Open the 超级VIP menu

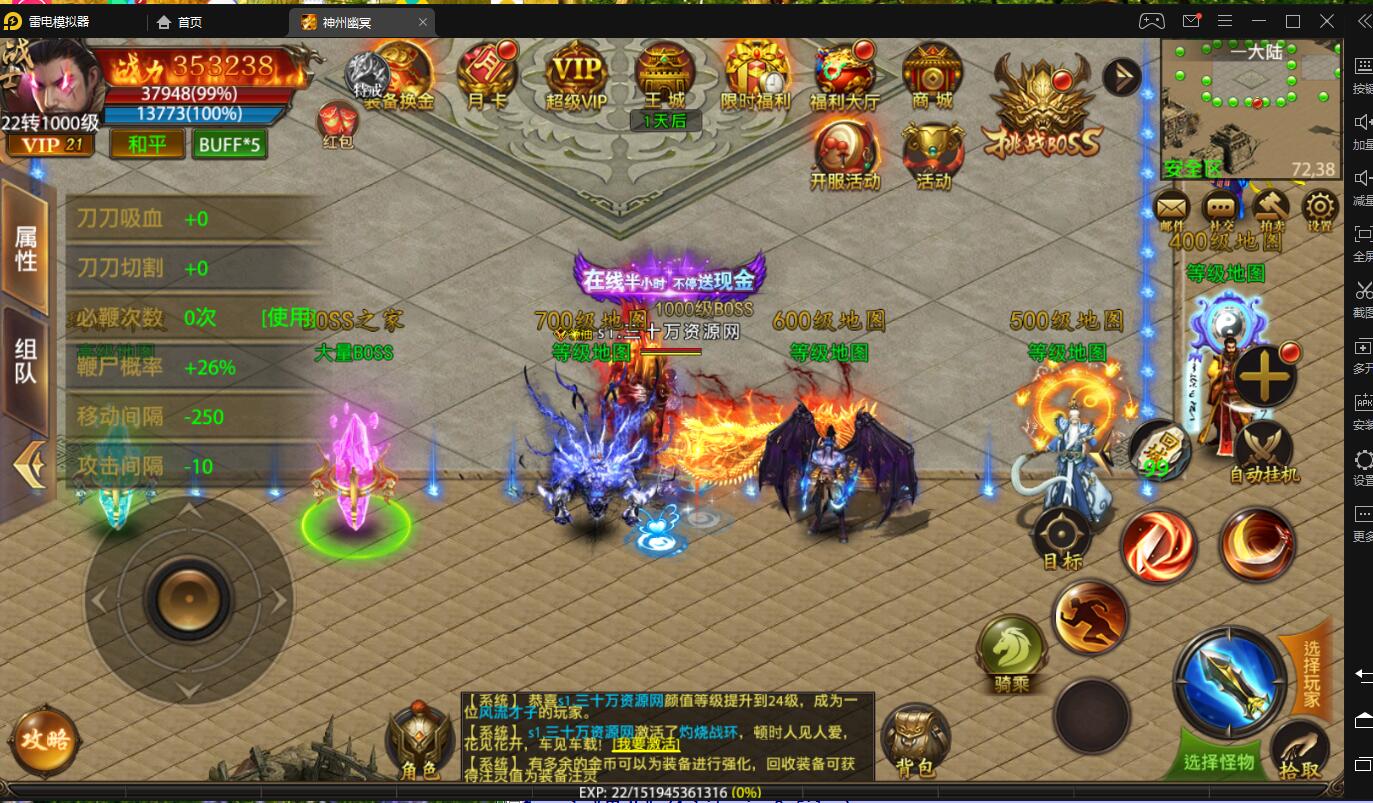point(577,76)
